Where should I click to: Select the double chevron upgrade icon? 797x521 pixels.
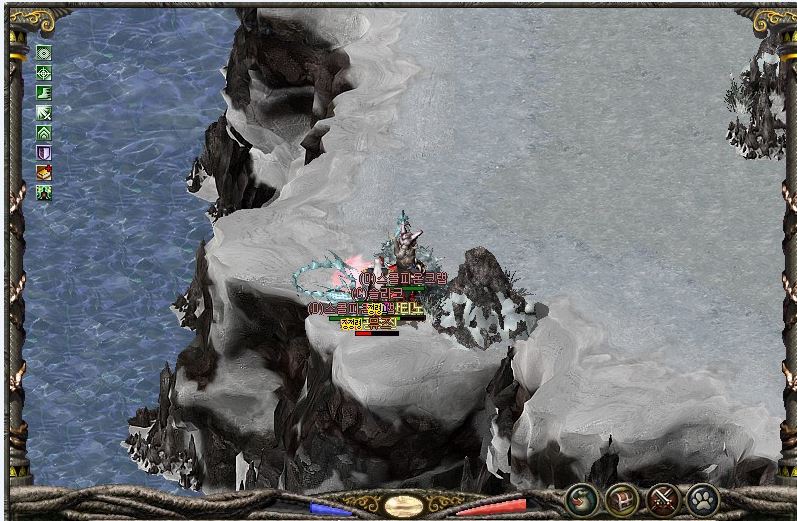(x=44, y=132)
